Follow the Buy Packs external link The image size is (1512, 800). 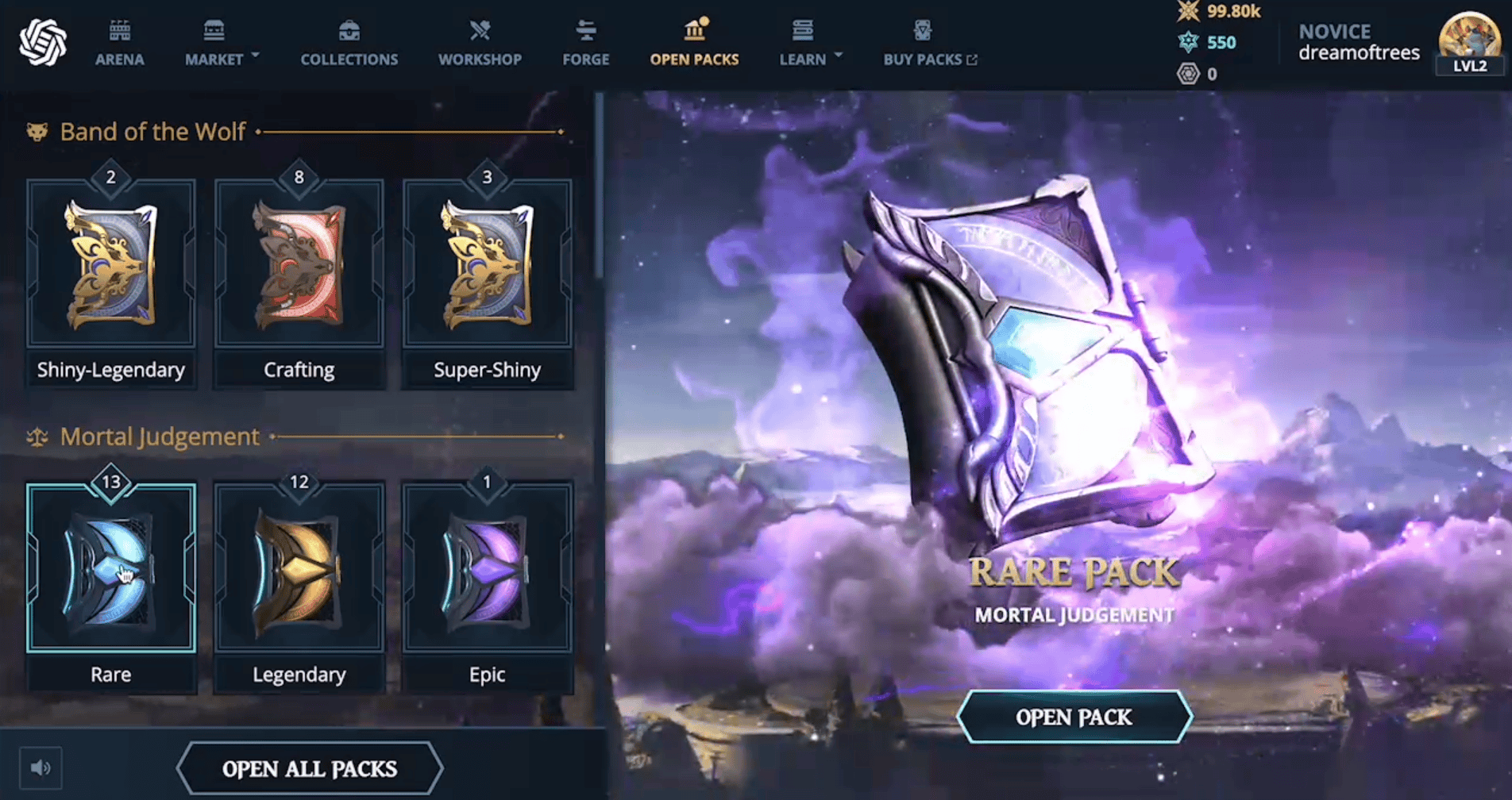click(930, 44)
